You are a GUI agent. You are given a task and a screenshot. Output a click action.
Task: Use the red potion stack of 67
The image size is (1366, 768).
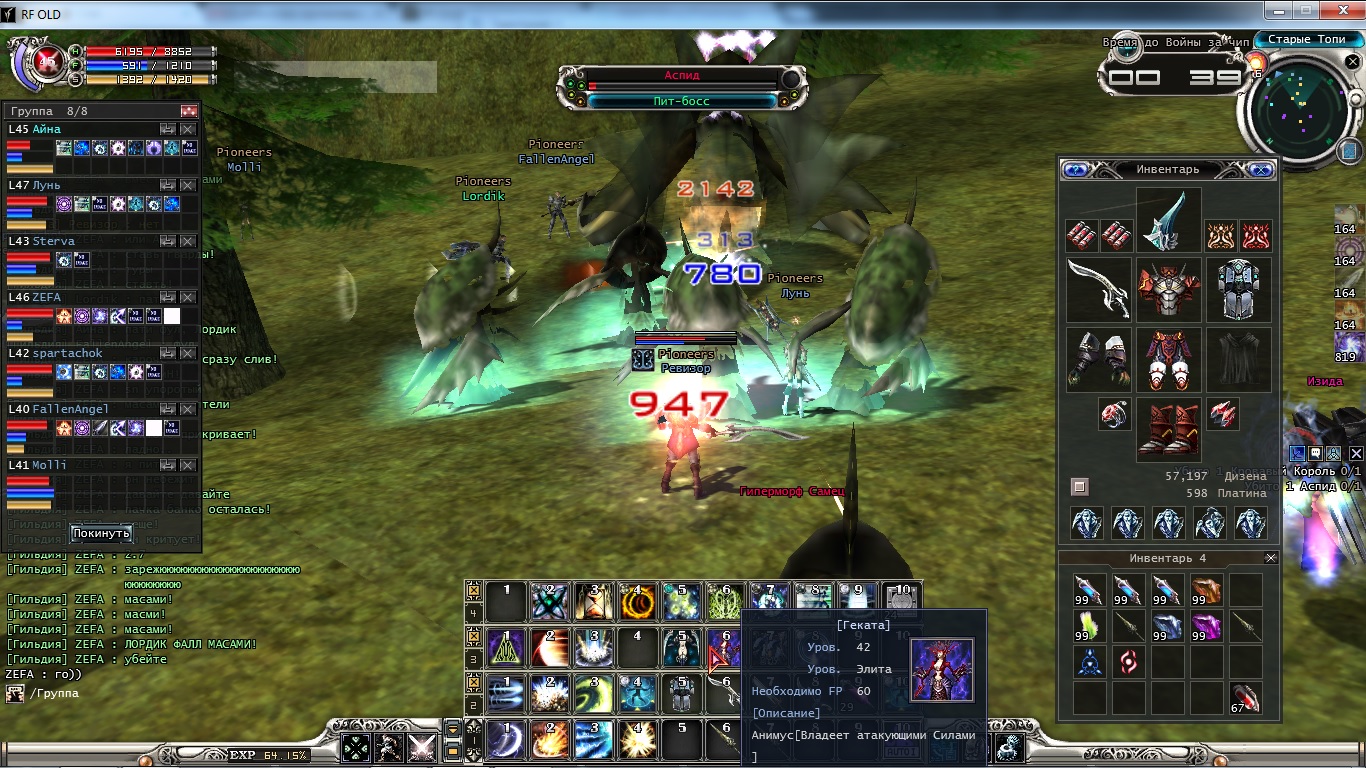click(x=1245, y=698)
